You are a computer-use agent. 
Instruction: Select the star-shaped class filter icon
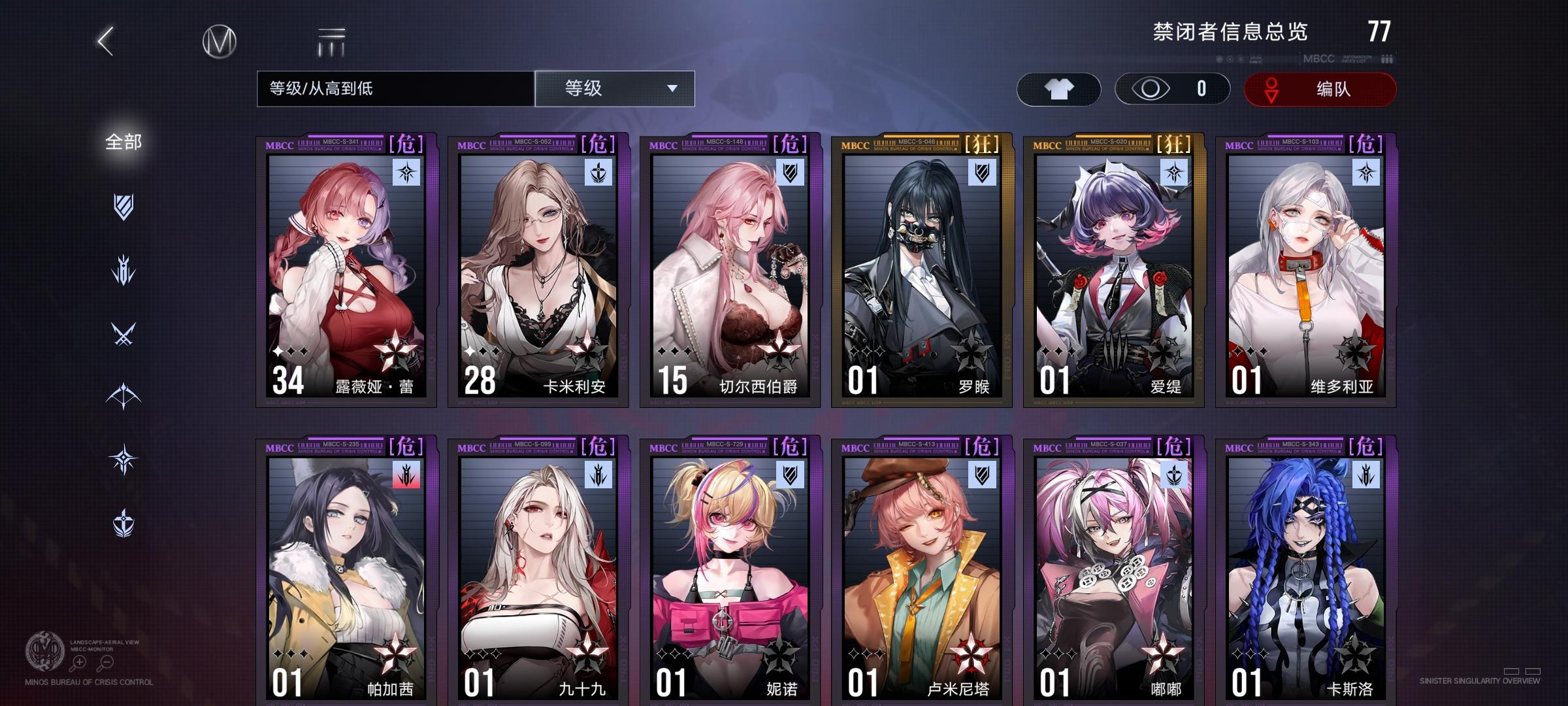coord(125,459)
